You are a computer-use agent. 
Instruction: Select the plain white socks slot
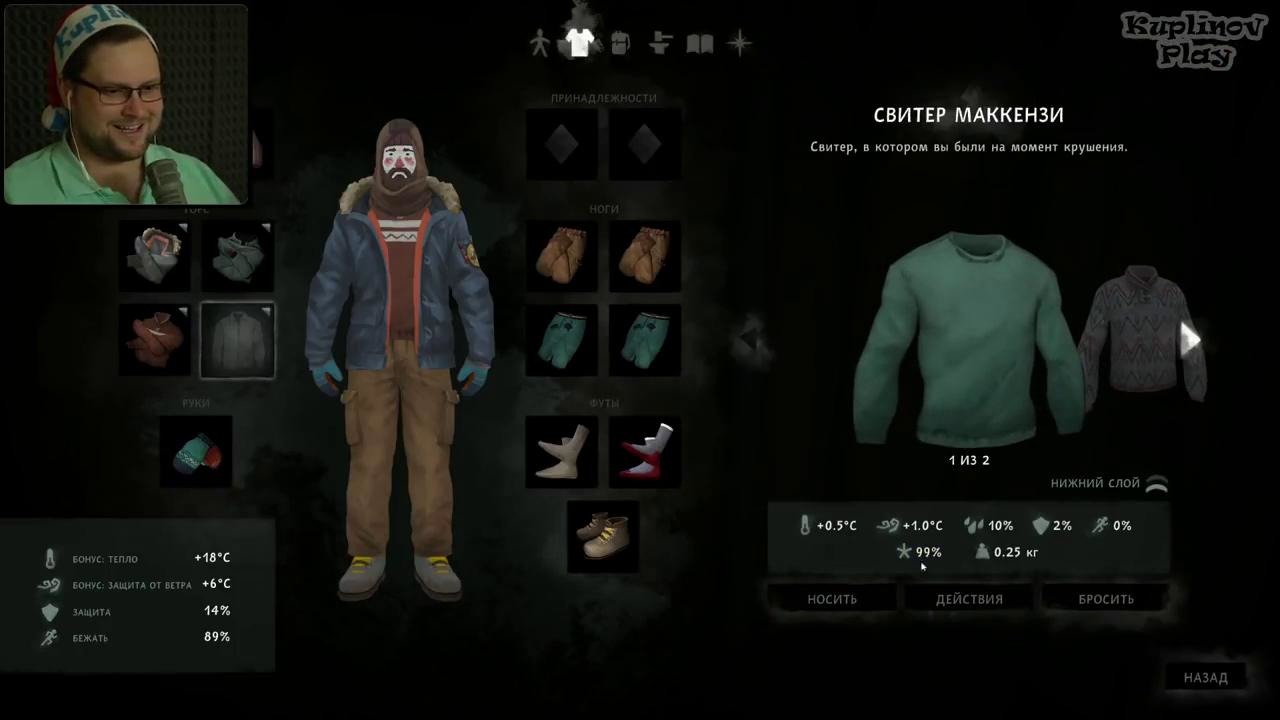coord(562,451)
